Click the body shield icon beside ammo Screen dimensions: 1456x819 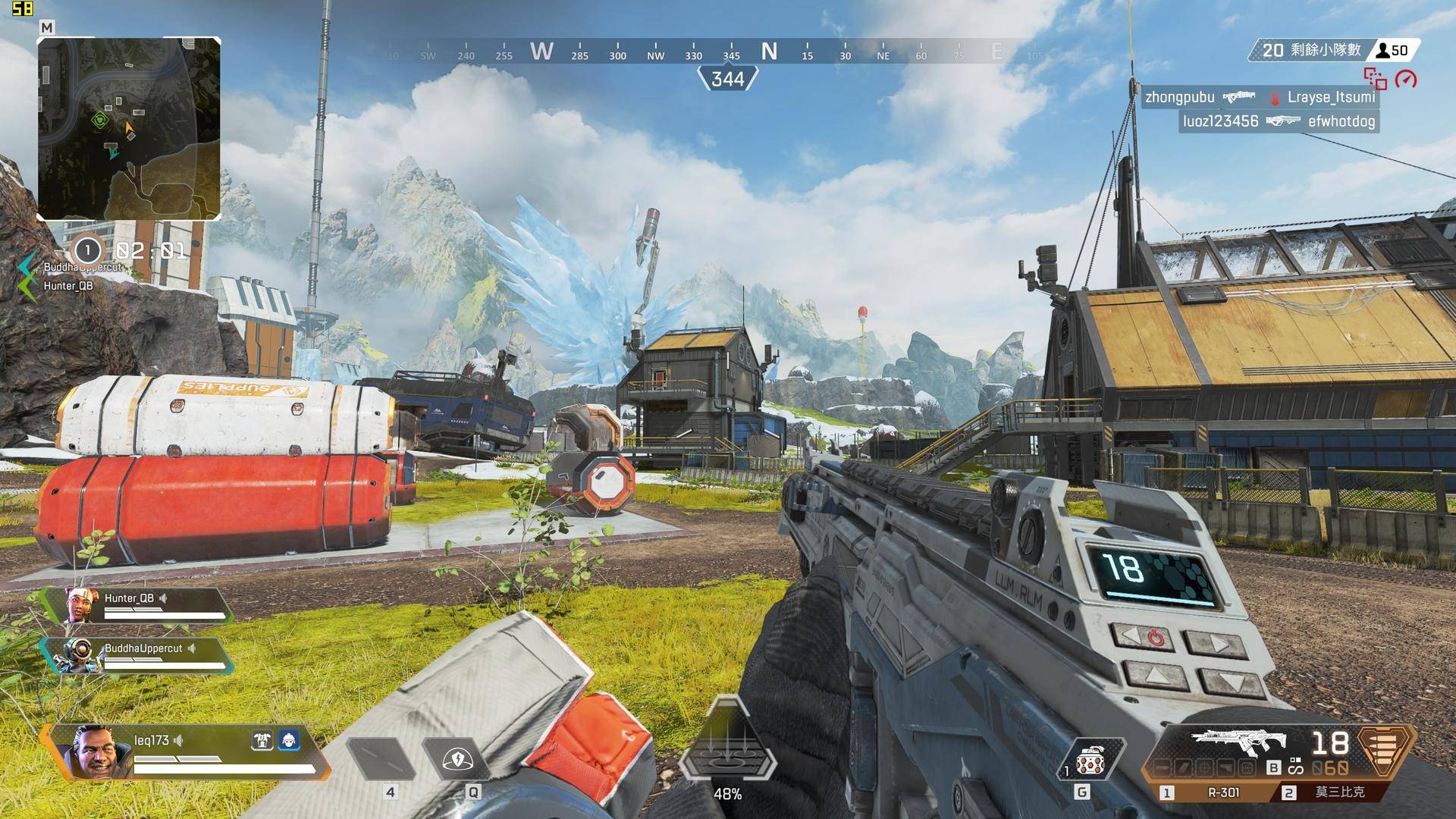1385,751
